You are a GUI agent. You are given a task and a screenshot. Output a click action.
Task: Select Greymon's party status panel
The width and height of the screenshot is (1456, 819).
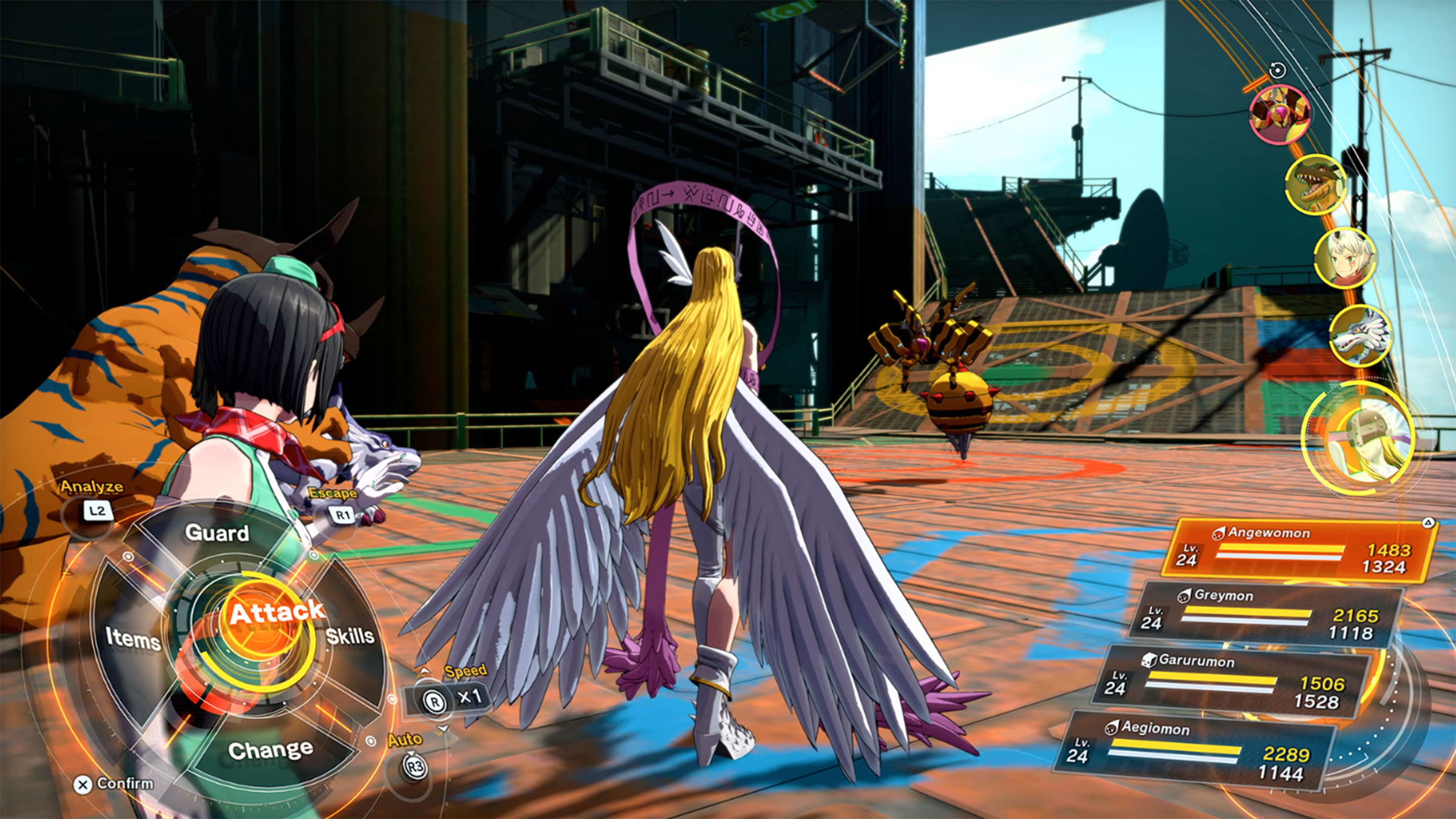click(1266, 615)
